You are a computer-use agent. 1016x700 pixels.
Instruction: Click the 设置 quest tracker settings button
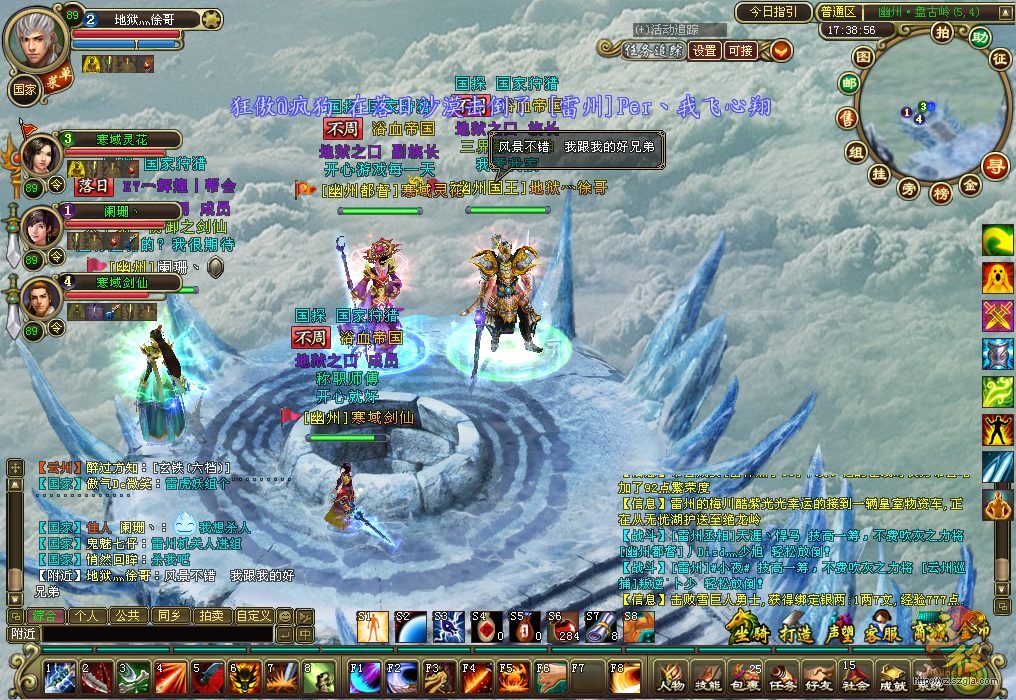pyautogui.click(x=705, y=50)
